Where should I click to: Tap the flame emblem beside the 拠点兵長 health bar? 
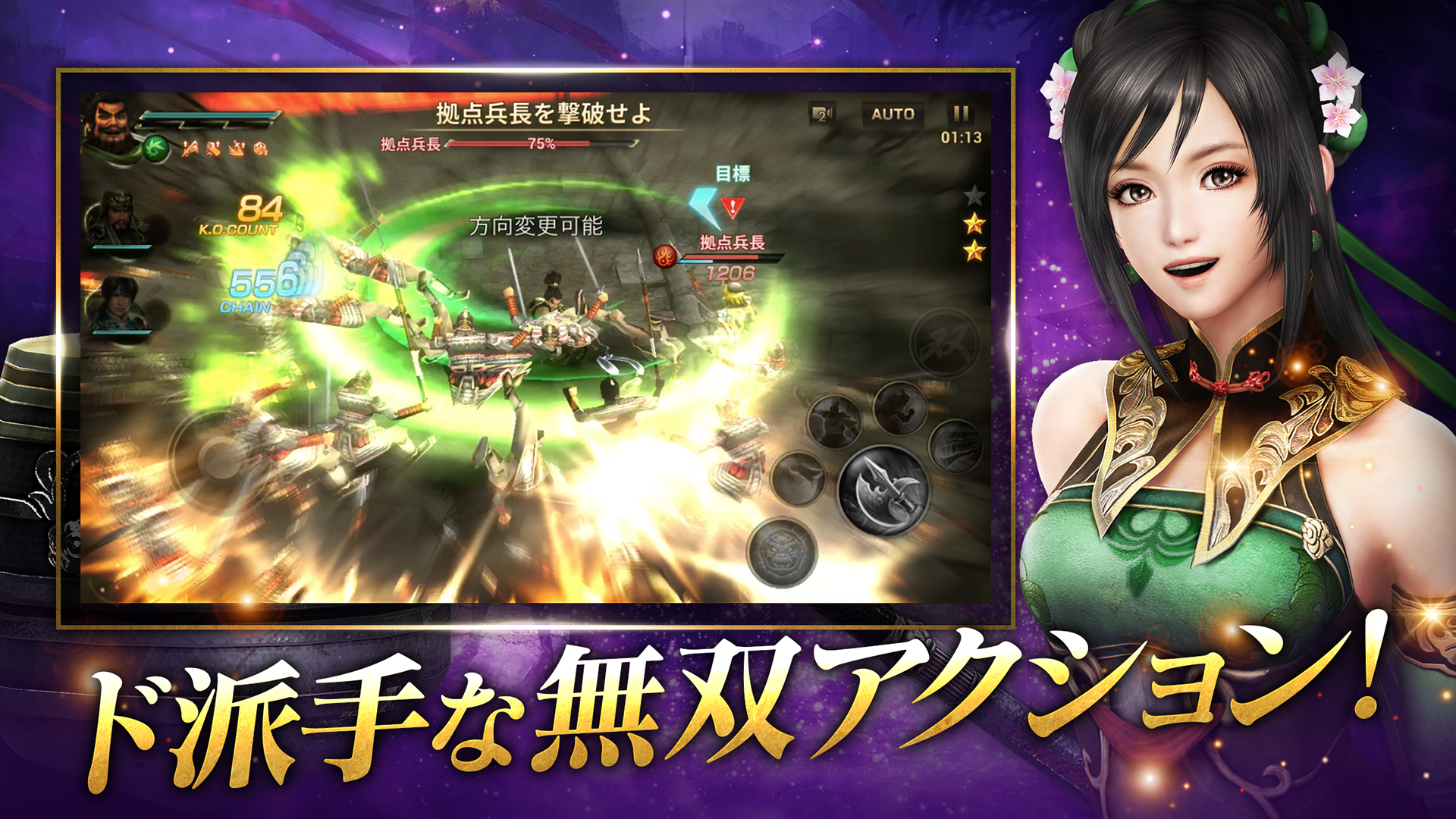pyautogui.click(x=667, y=256)
